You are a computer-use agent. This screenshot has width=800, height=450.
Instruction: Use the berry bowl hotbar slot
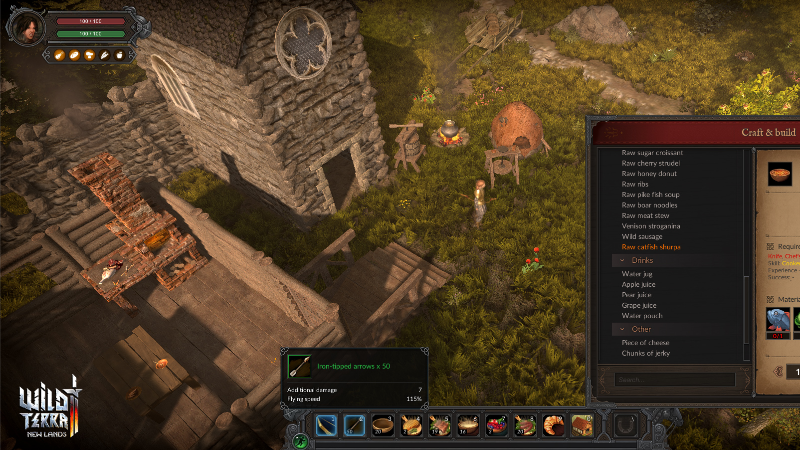[496, 426]
